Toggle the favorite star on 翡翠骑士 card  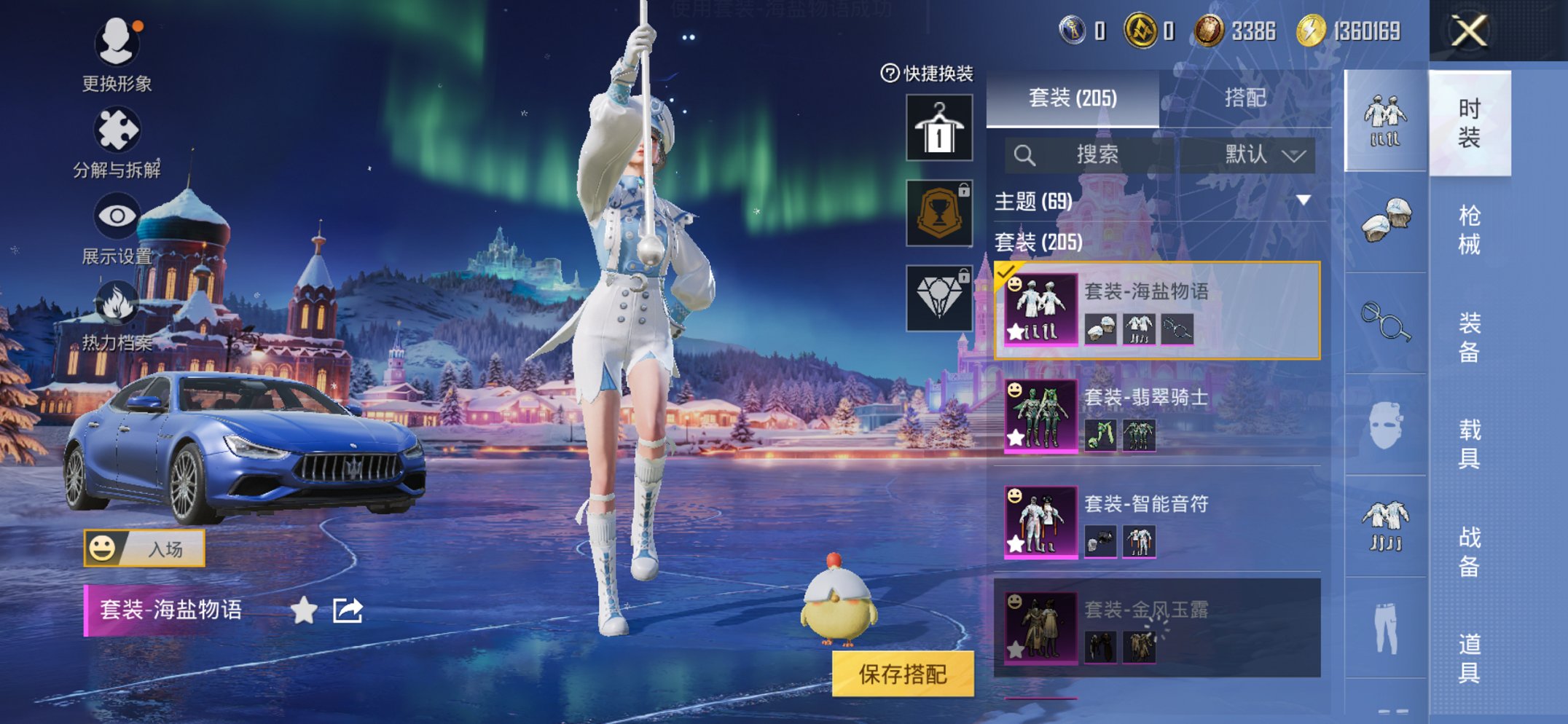click(x=1016, y=436)
